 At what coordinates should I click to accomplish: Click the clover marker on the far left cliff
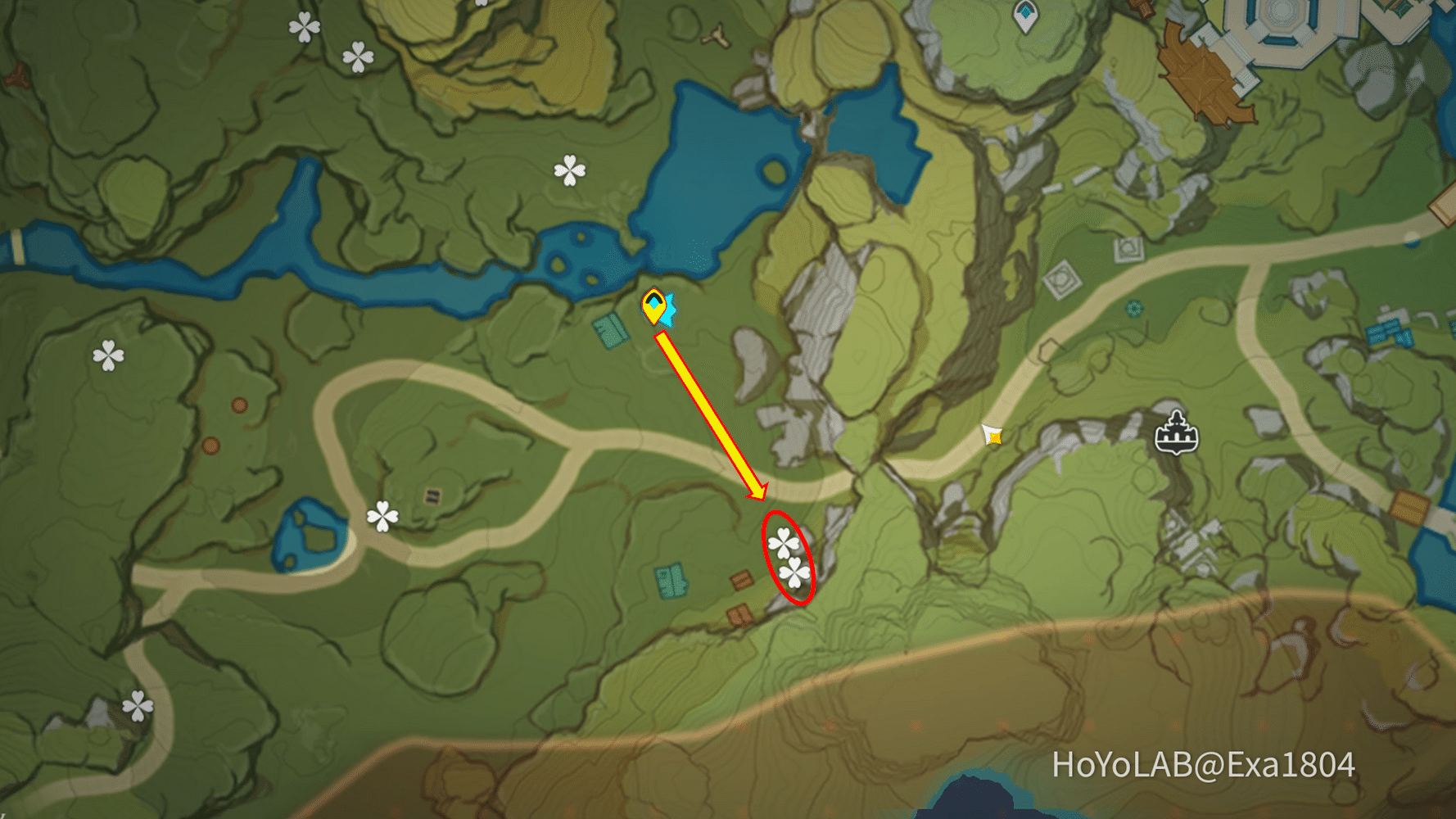point(109,355)
